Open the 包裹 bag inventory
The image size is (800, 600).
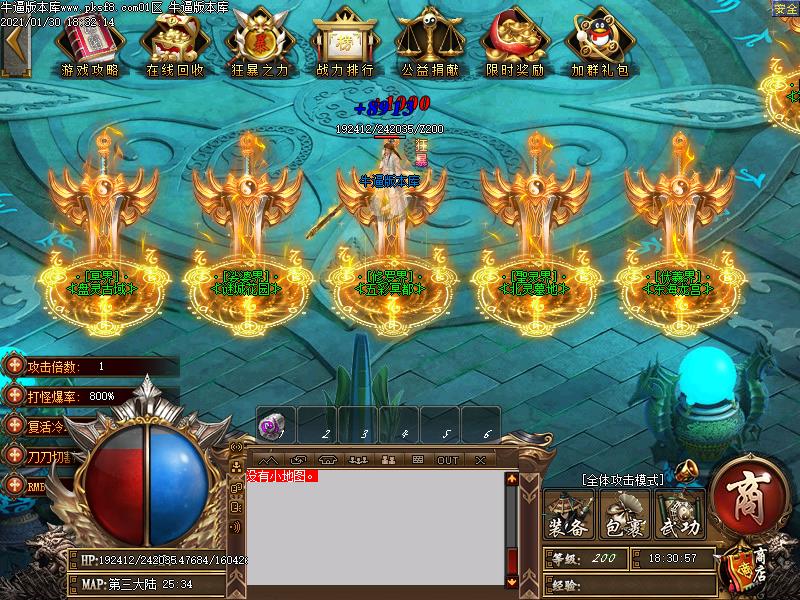tap(624, 515)
